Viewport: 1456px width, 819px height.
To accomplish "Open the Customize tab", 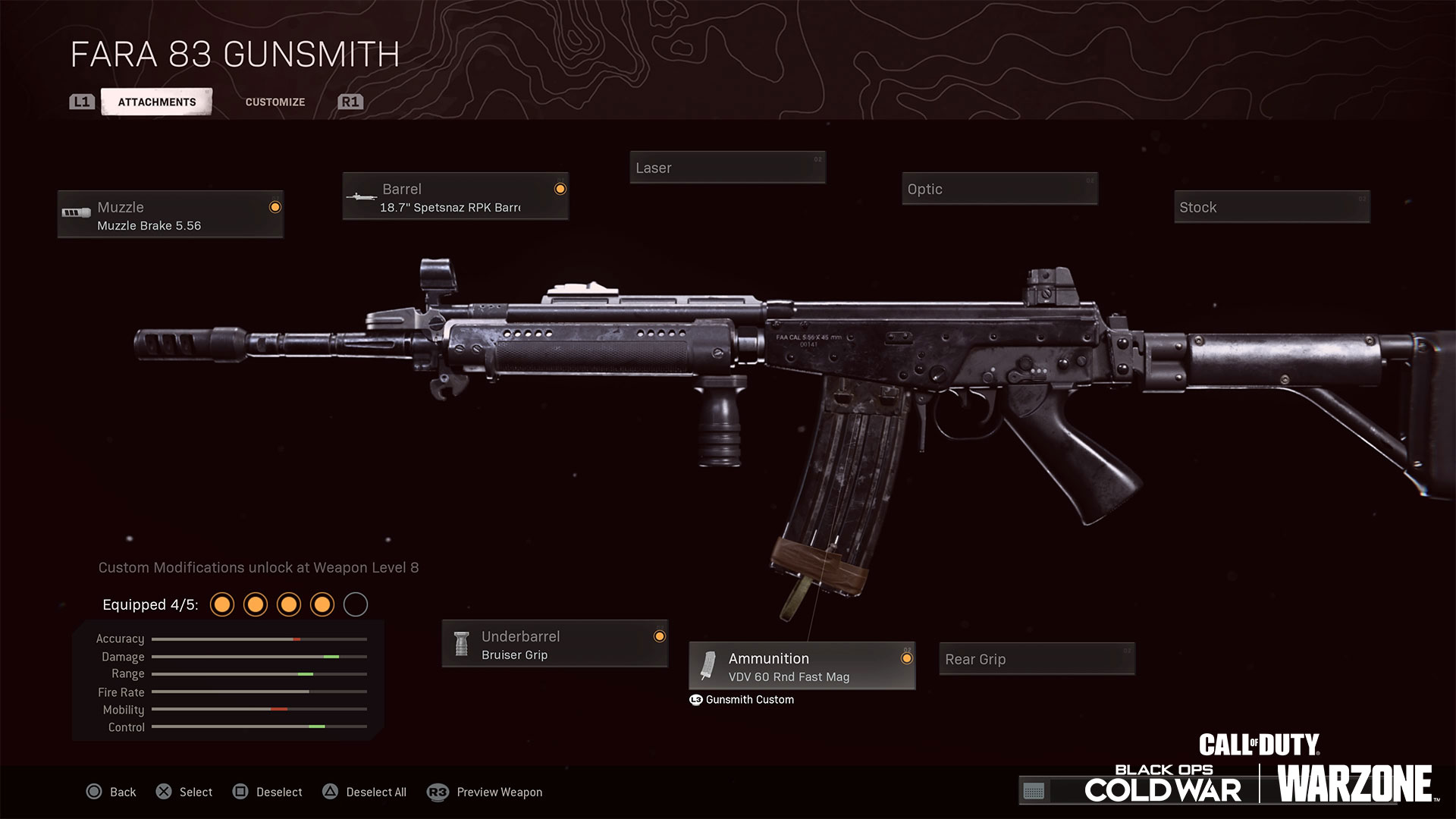I will 275,102.
